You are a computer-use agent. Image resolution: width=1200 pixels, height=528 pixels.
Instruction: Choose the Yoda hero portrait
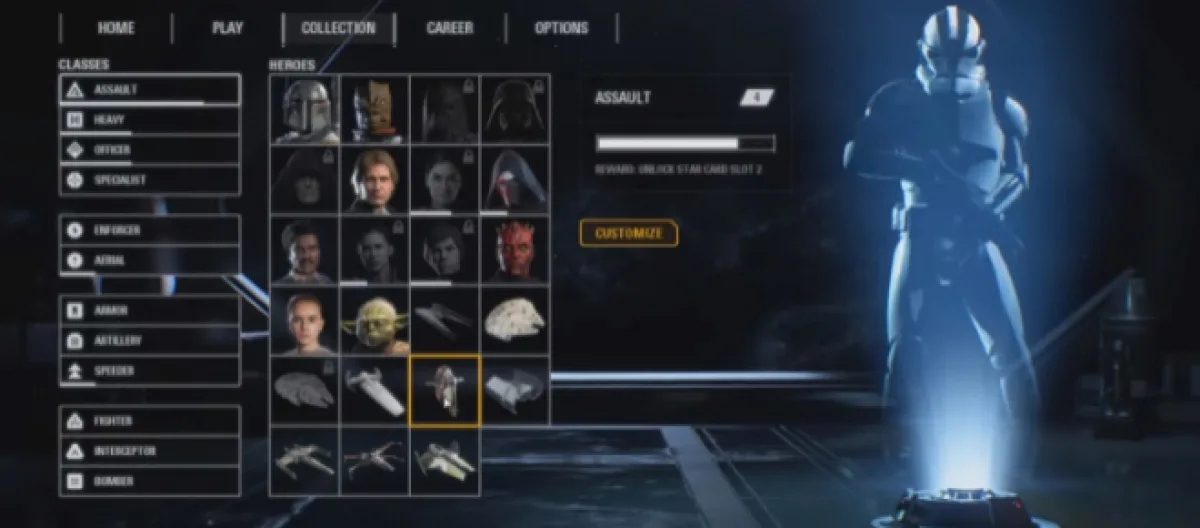(374, 321)
